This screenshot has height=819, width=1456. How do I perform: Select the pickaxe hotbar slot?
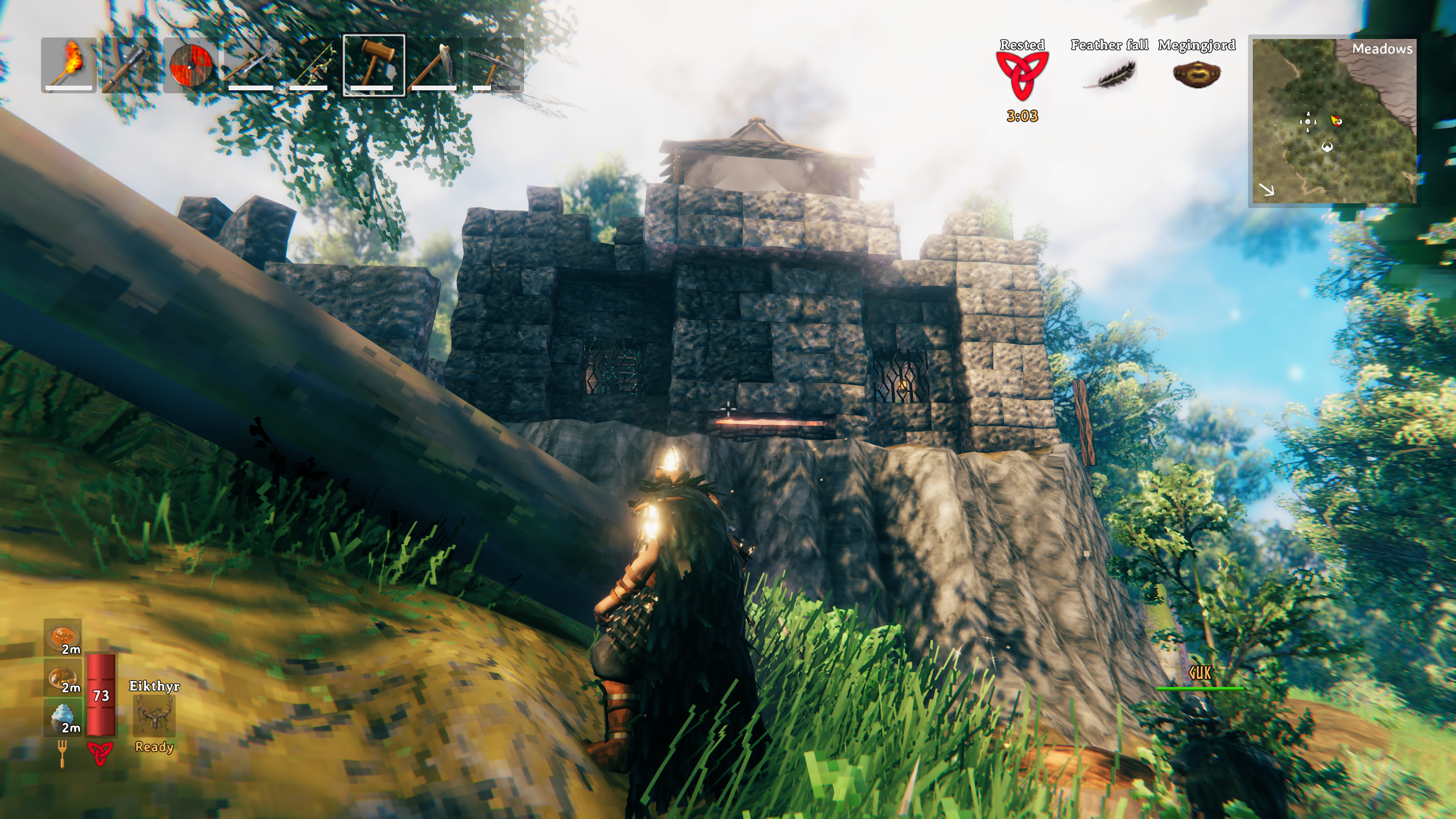pyautogui.click(x=495, y=64)
